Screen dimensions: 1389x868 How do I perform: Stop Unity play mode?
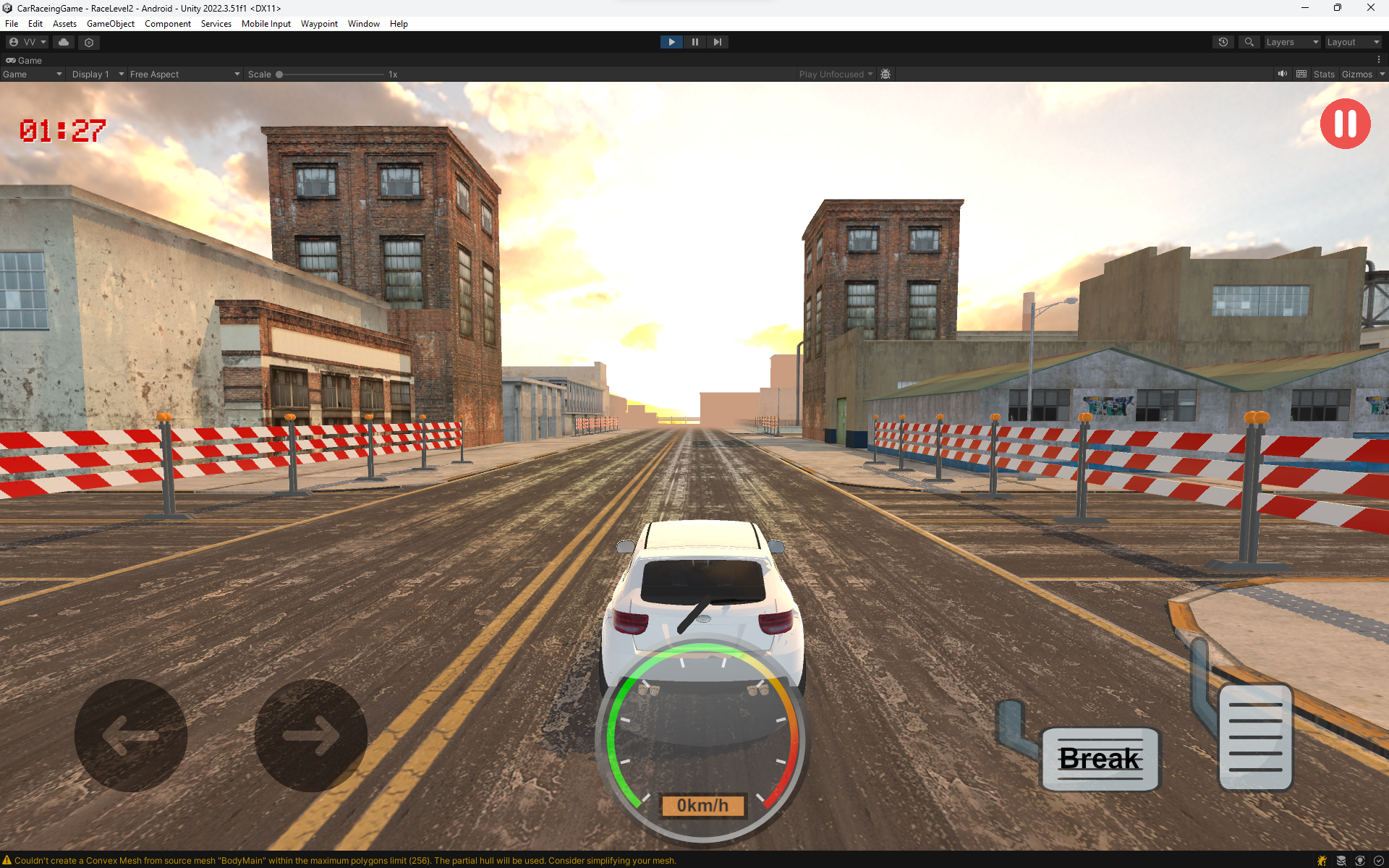click(x=671, y=42)
